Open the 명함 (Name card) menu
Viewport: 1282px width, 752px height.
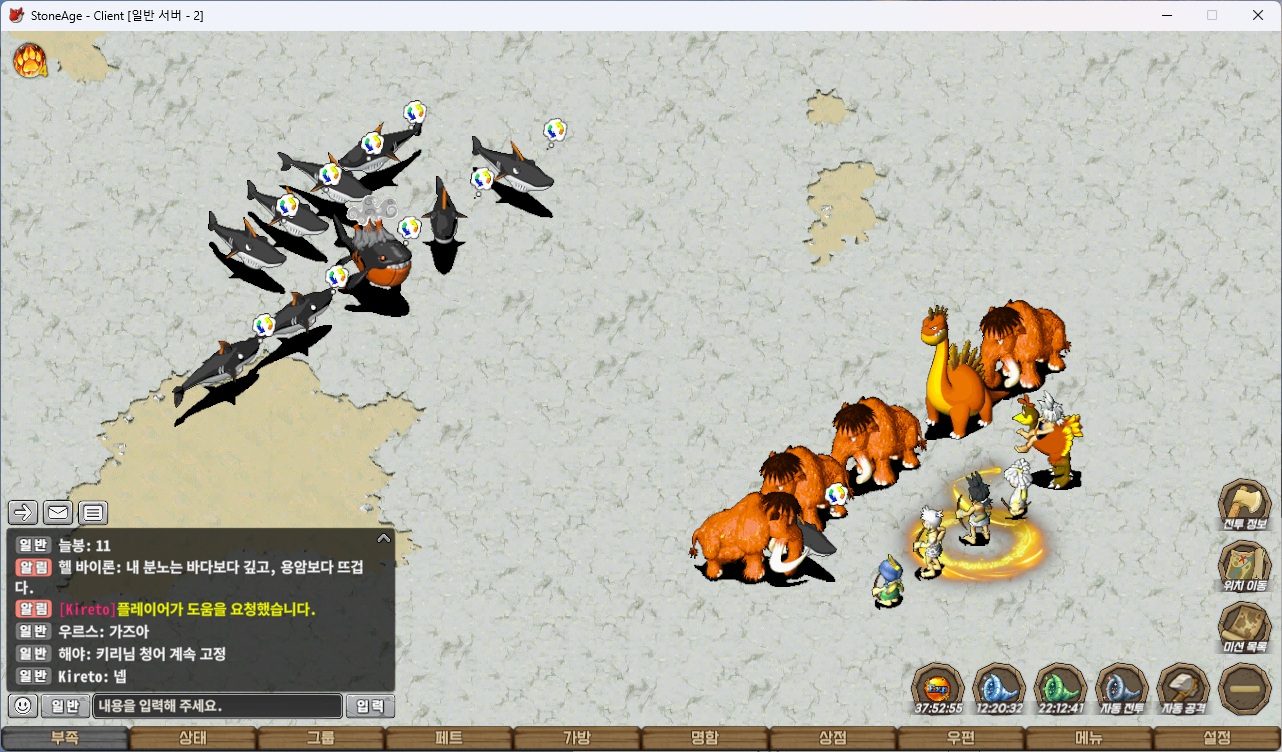pos(705,739)
